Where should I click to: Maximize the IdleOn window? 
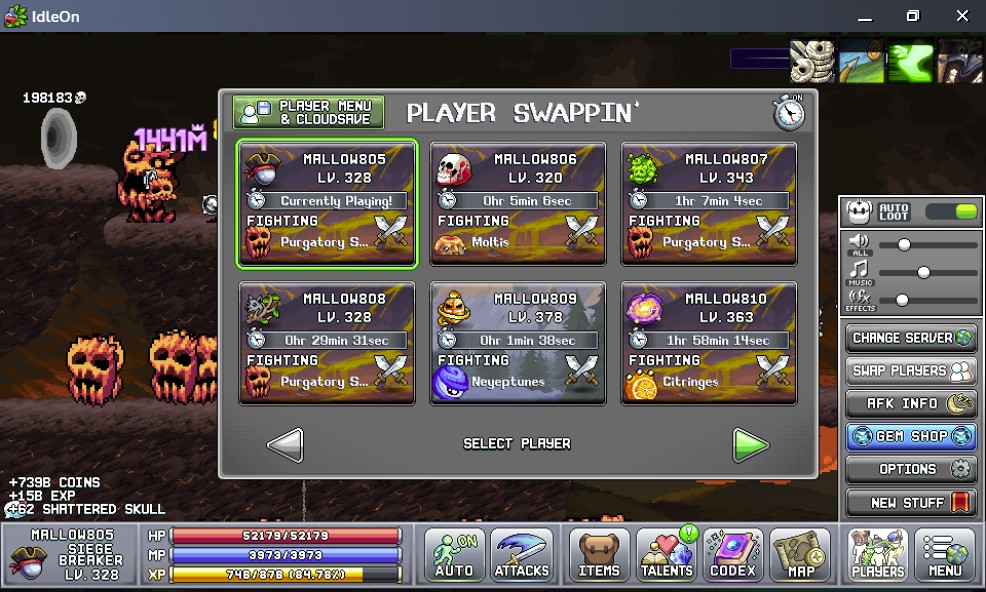pyautogui.click(x=912, y=16)
